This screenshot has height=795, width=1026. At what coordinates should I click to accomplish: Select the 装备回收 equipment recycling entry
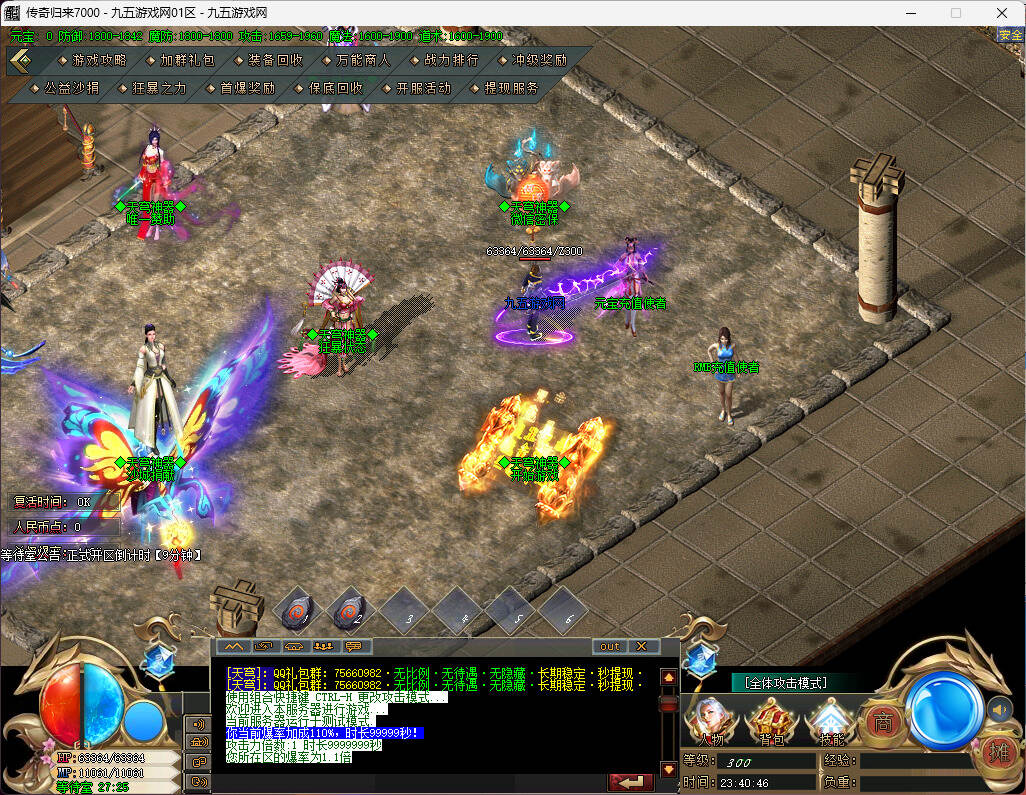coord(275,60)
